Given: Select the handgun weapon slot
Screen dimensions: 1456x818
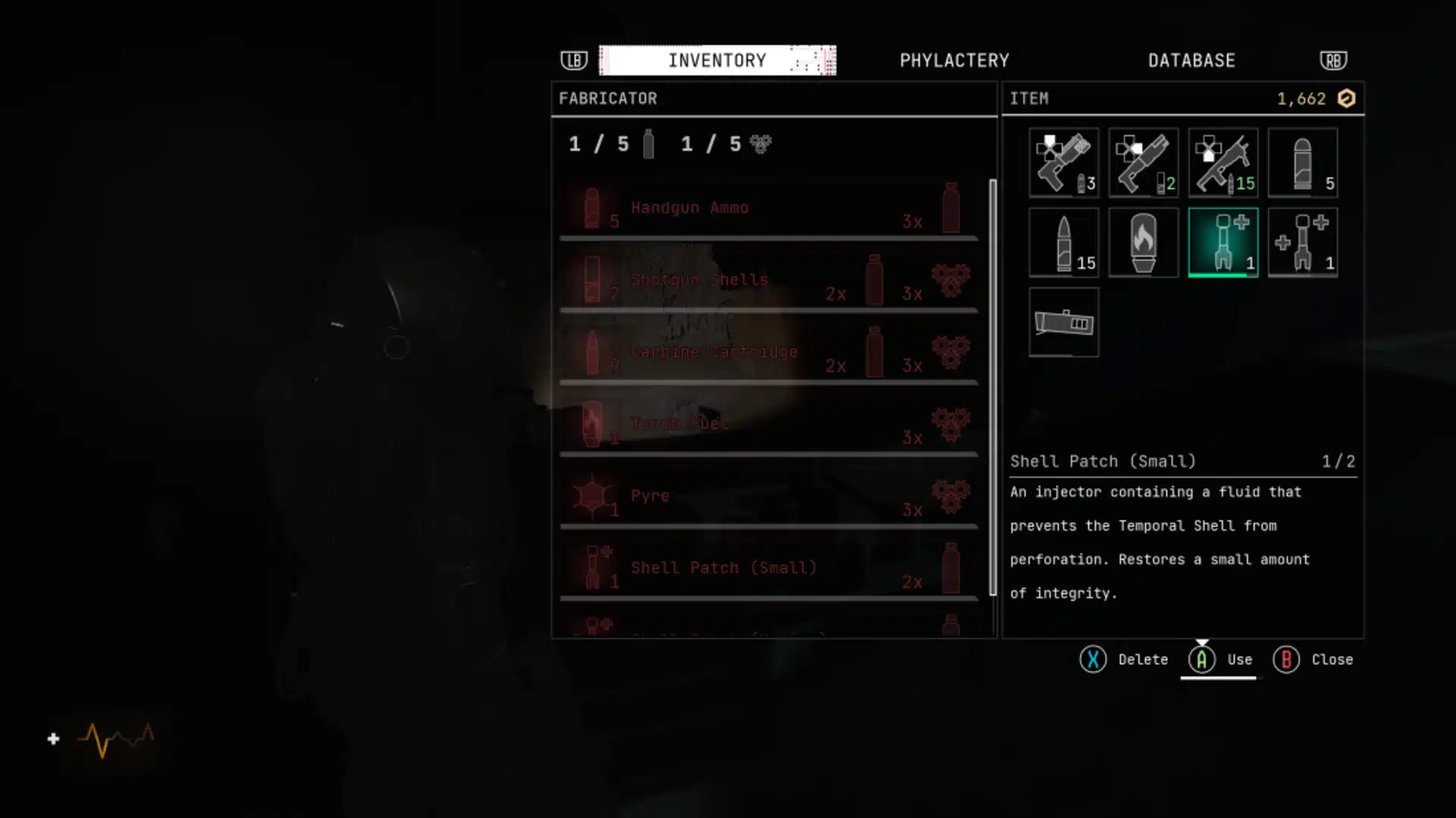Looking at the screenshot, I should [x=1063, y=163].
